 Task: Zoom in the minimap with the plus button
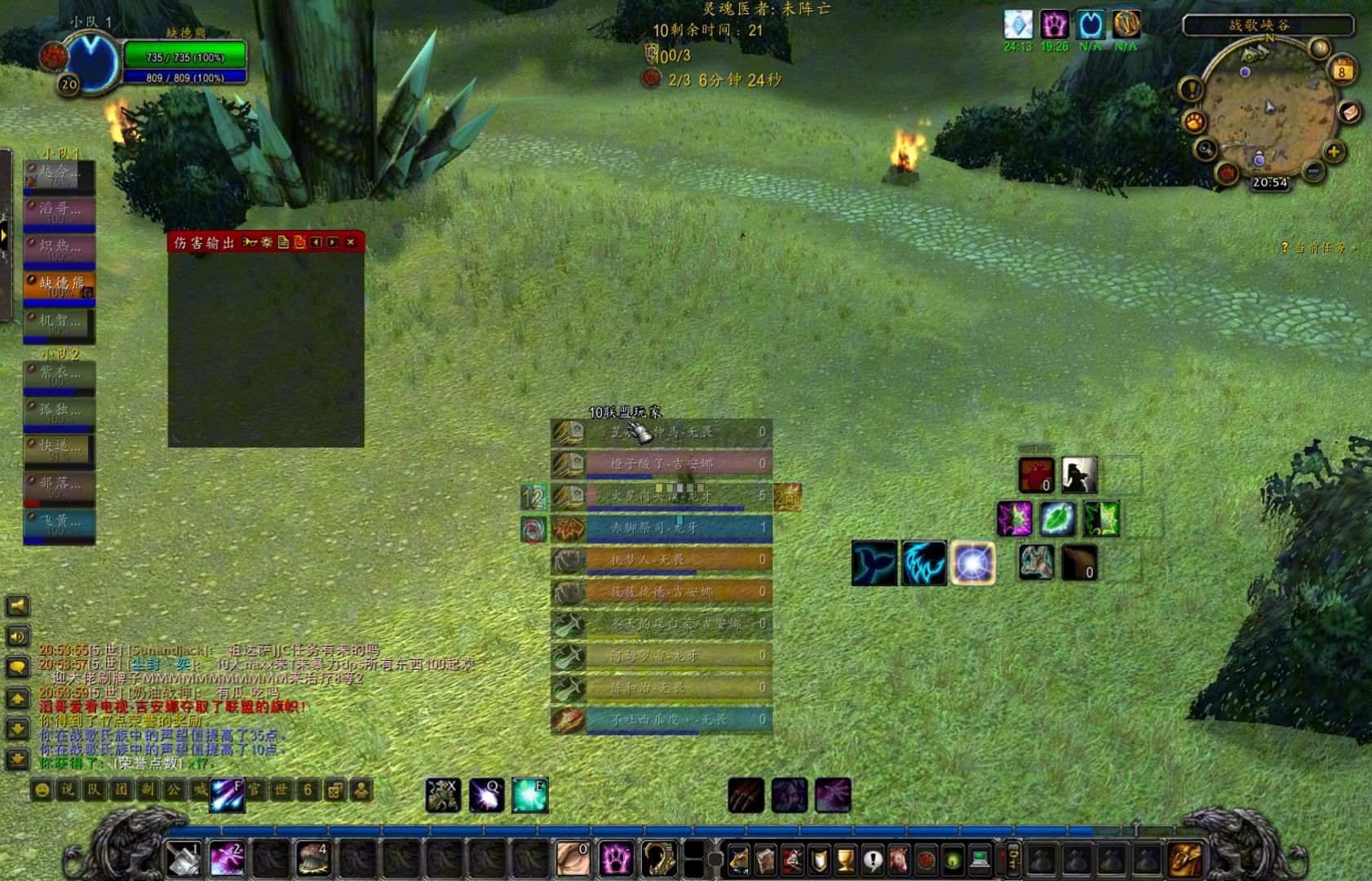1334,152
